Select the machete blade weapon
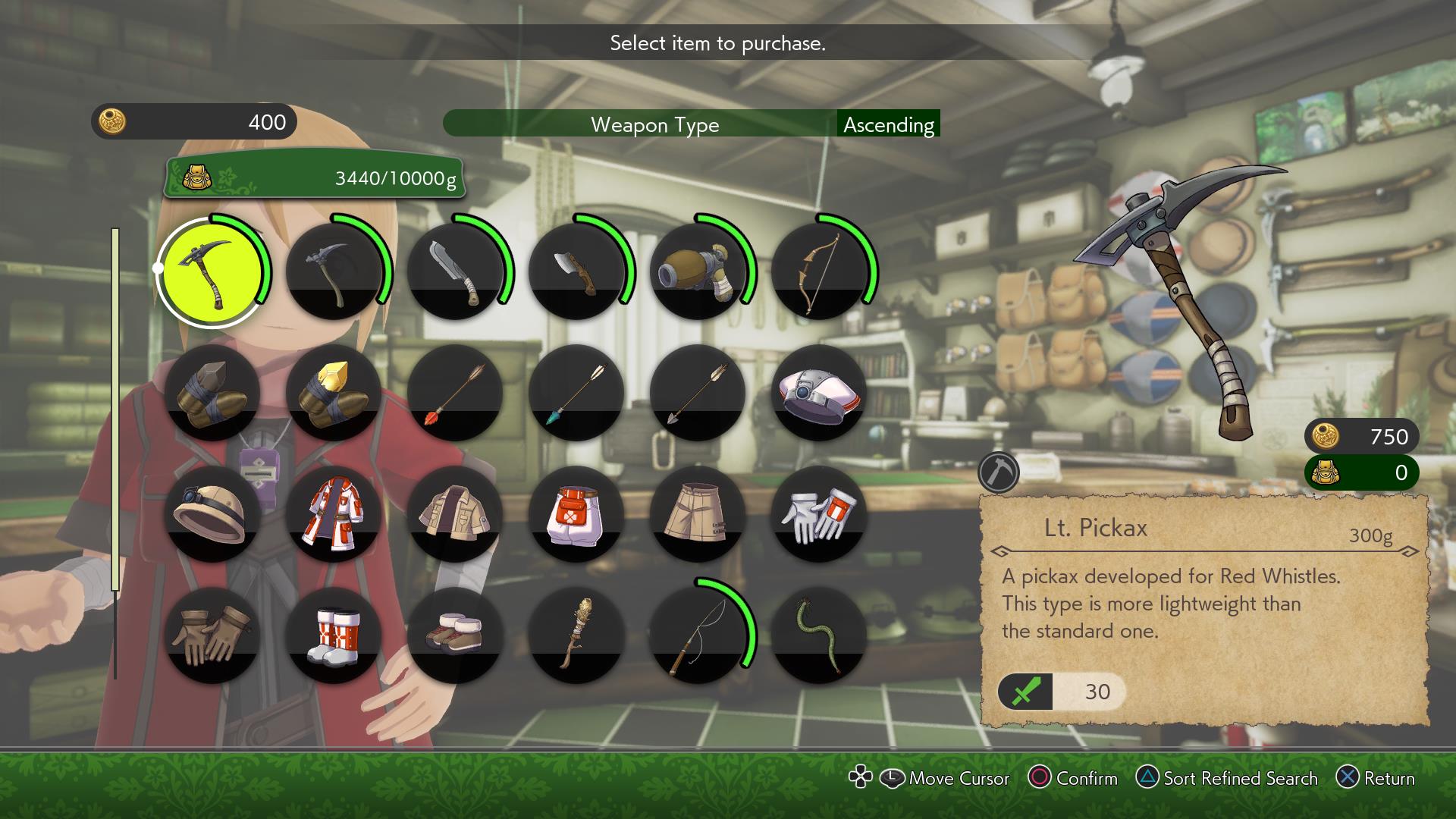1456x819 pixels. [x=455, y=271]
